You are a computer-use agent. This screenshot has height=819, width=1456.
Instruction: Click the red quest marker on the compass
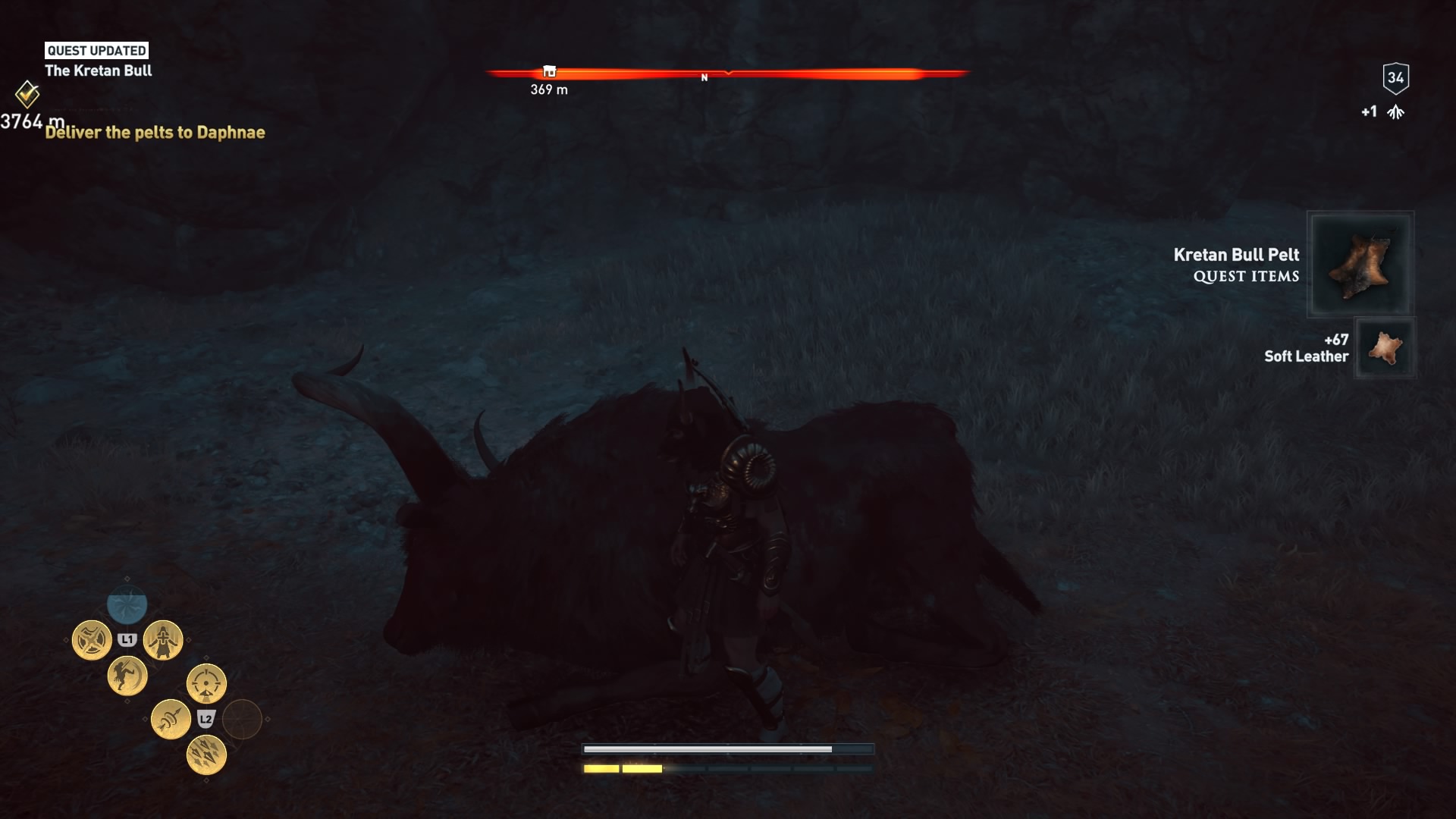(548, 72)
